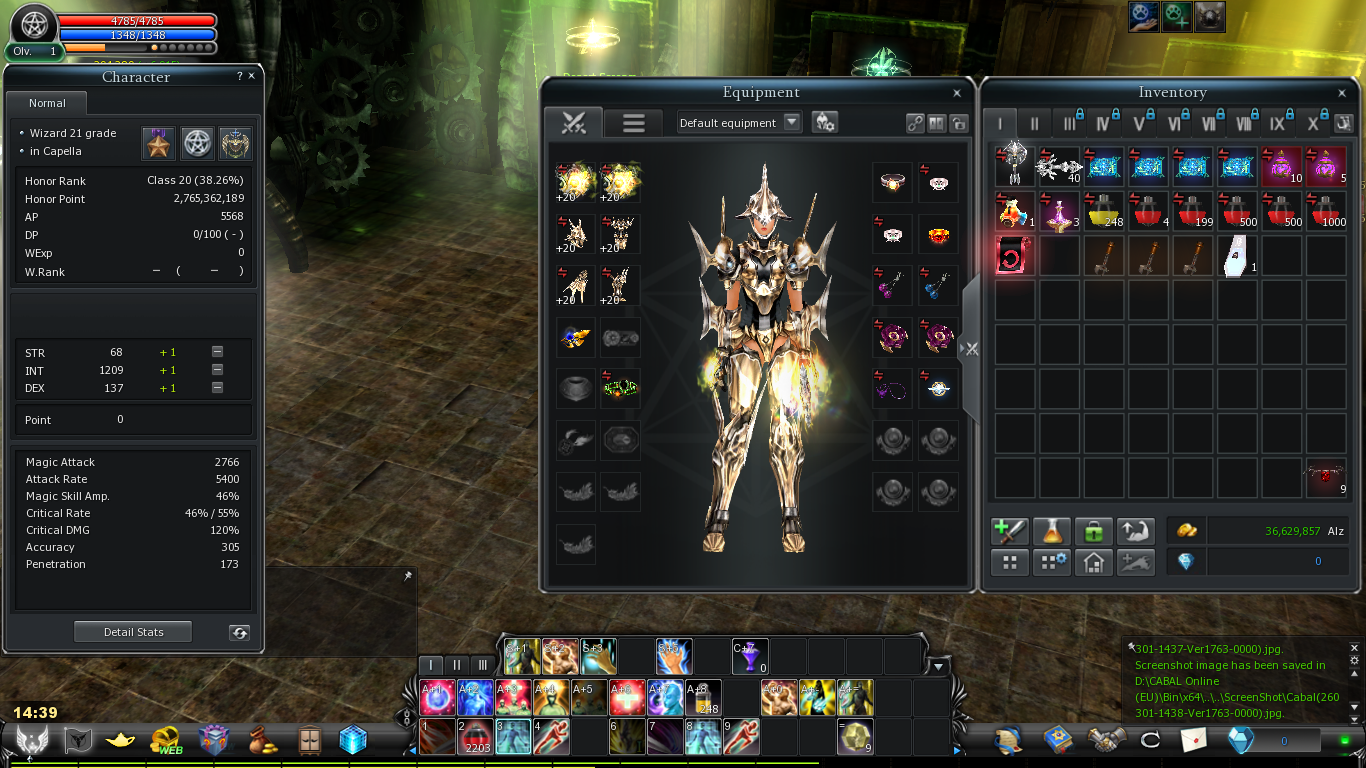Close the Inventory window
The height and width of the screenshot is (768, 1366).
tap(1343, 93)
